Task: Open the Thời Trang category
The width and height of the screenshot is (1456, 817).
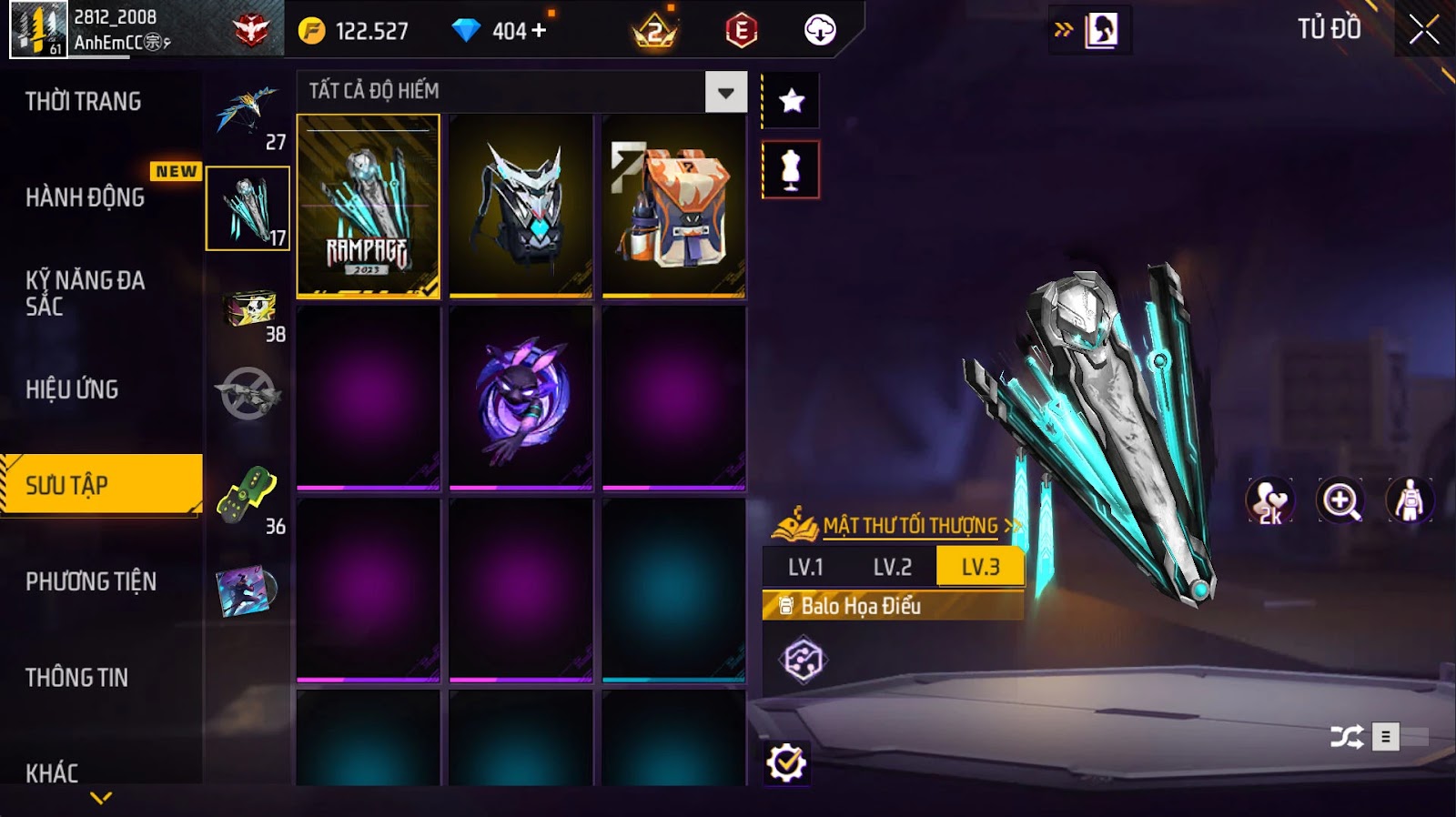Action: pyautogui.click(x=83, y=101)
